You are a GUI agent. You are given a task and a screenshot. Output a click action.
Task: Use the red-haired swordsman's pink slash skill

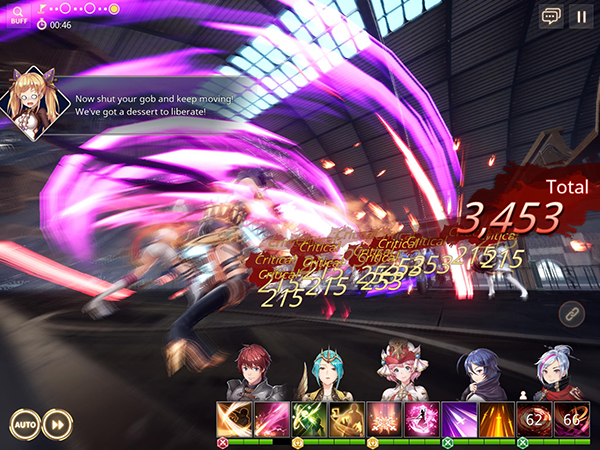(270, 418)
